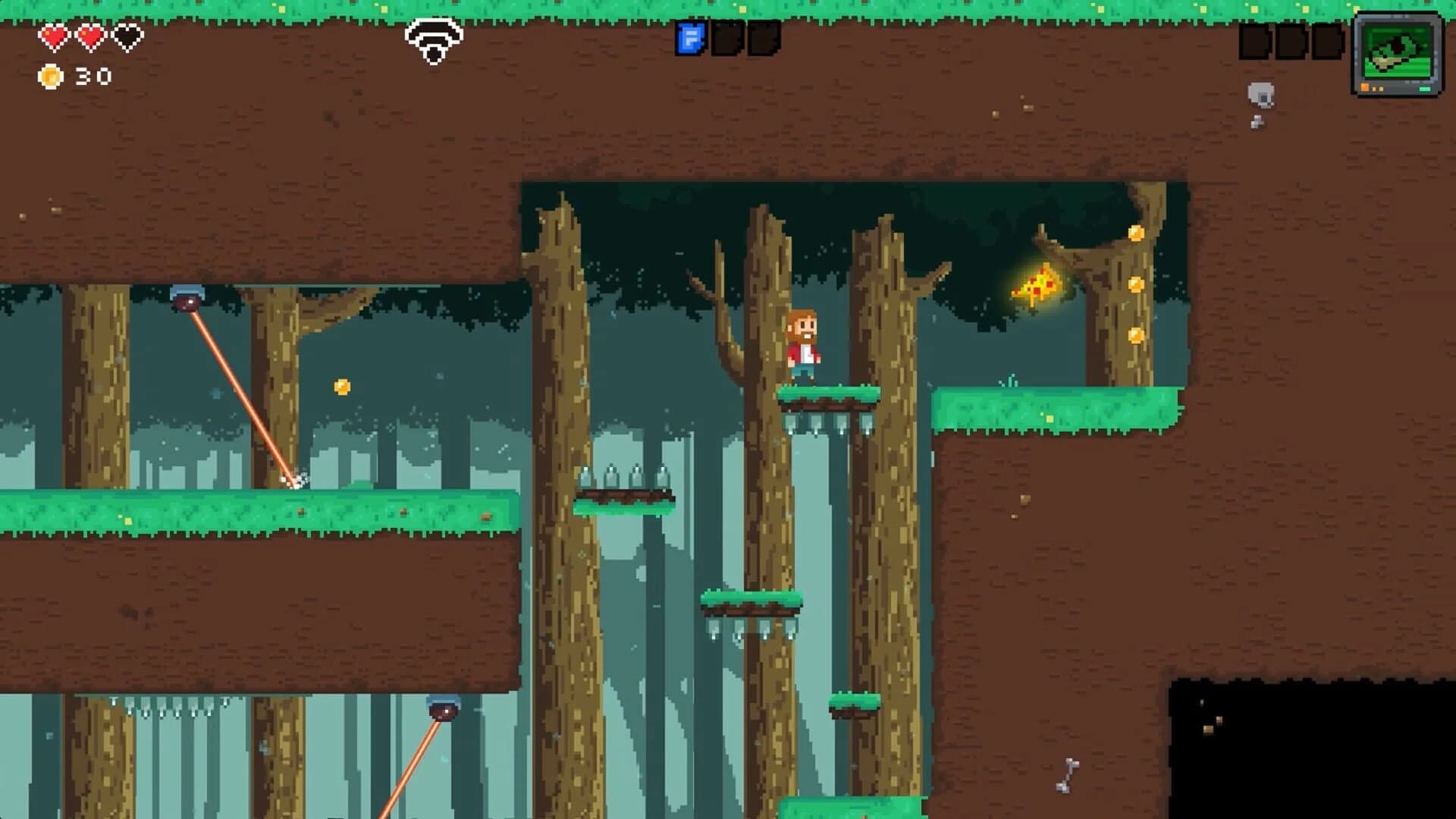Click the teal status light on the monitor frame
This screenshot has height=819, width=1456.
pos(1424,89)
